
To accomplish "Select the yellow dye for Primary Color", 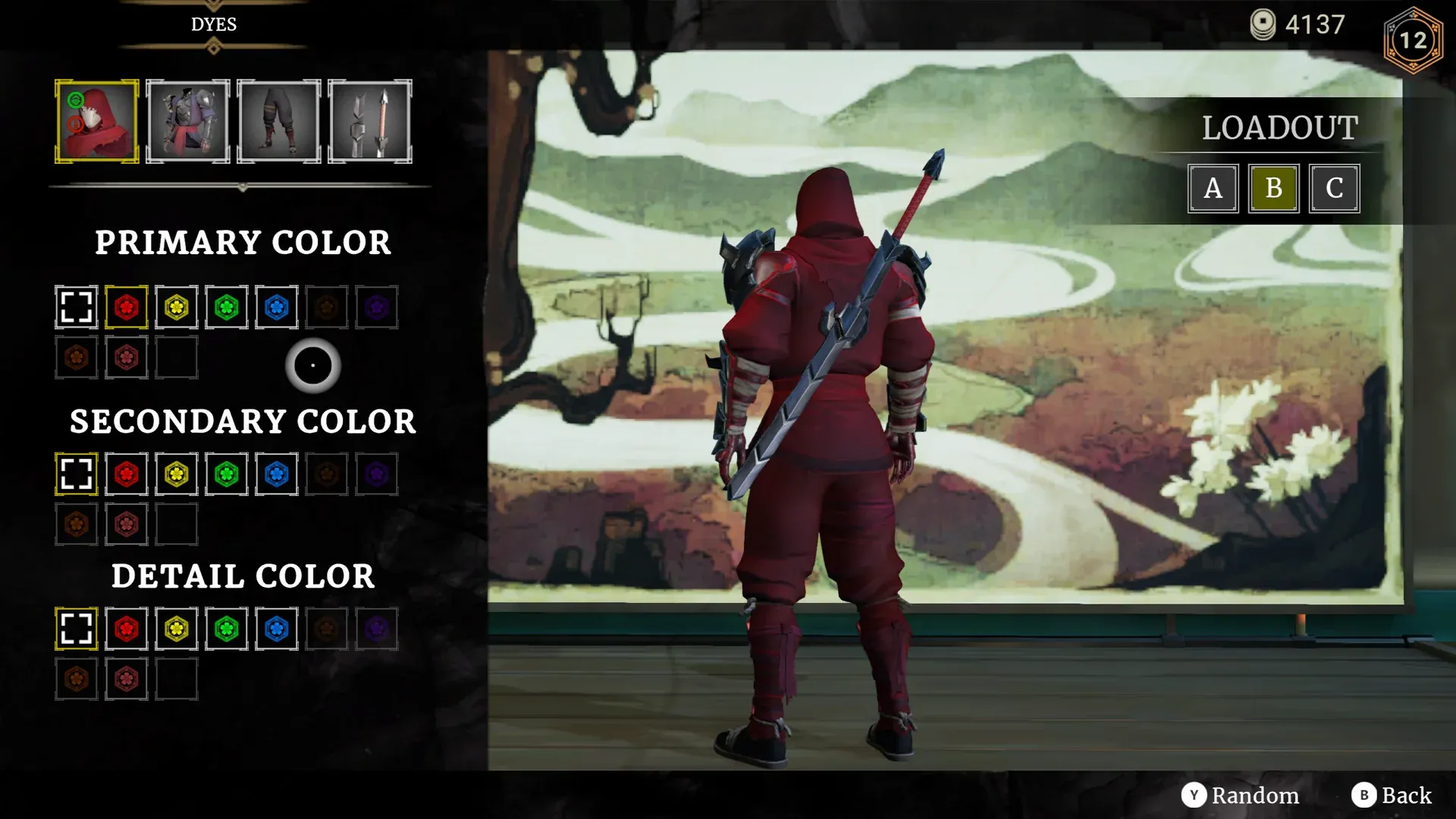I will click(176, 306).
